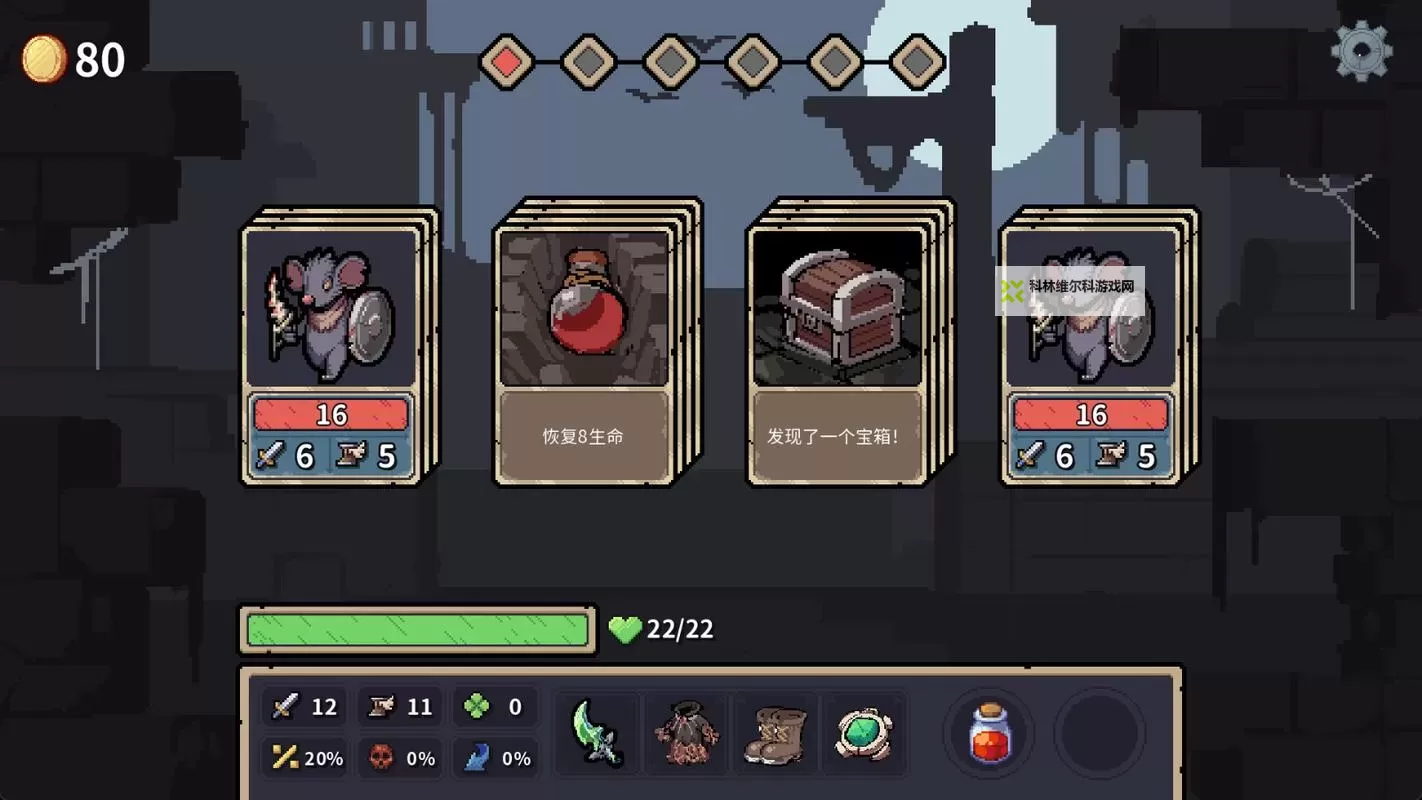The width and height of the screenshot is (1422, 800).
Task: Select the brown leather boots slot
Action: coord(775,733)
